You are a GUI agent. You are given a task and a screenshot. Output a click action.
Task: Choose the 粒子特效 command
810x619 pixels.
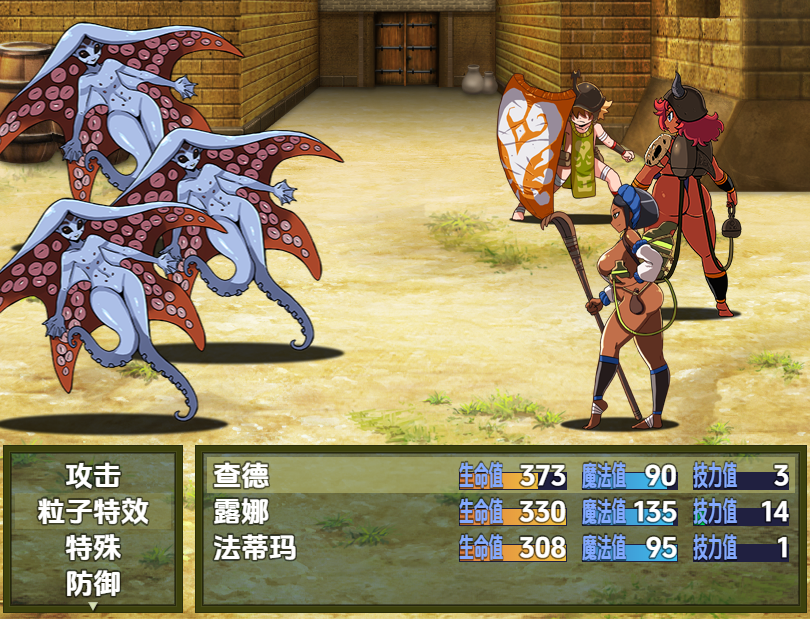[93, 512]
